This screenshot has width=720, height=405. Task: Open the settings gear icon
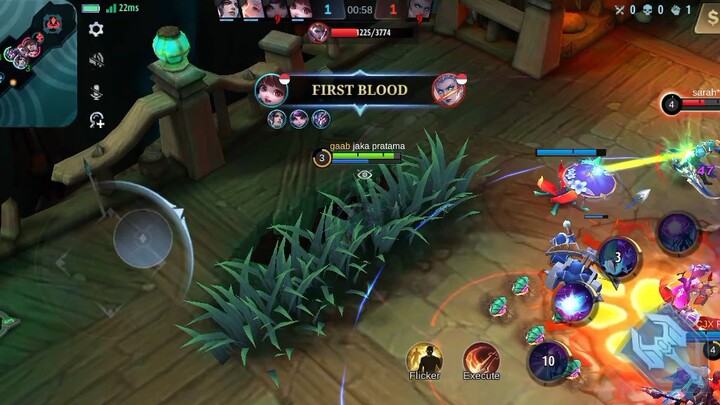96,30
